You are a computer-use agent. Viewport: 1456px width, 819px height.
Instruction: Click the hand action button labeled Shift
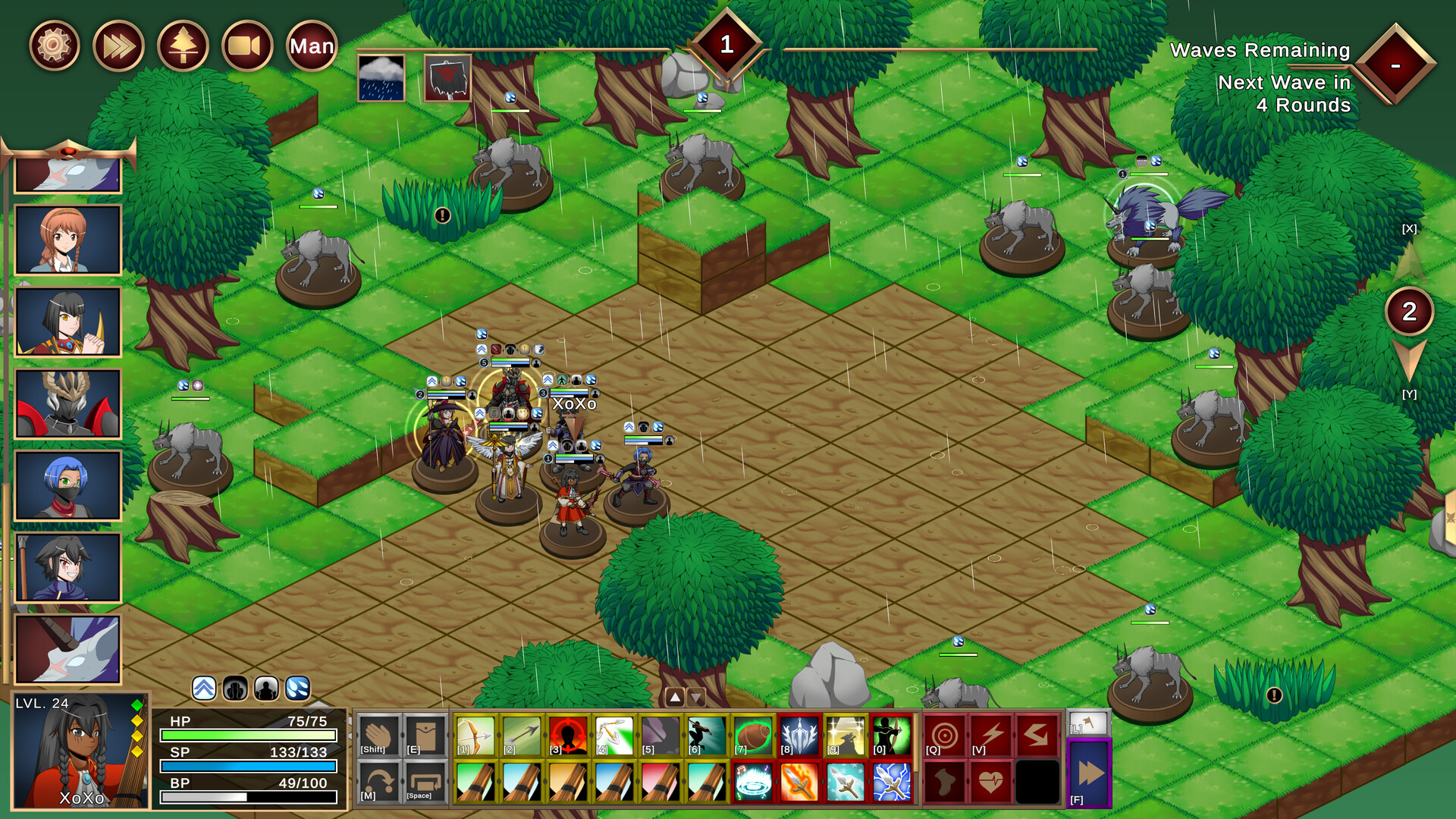tap(378, 735)
